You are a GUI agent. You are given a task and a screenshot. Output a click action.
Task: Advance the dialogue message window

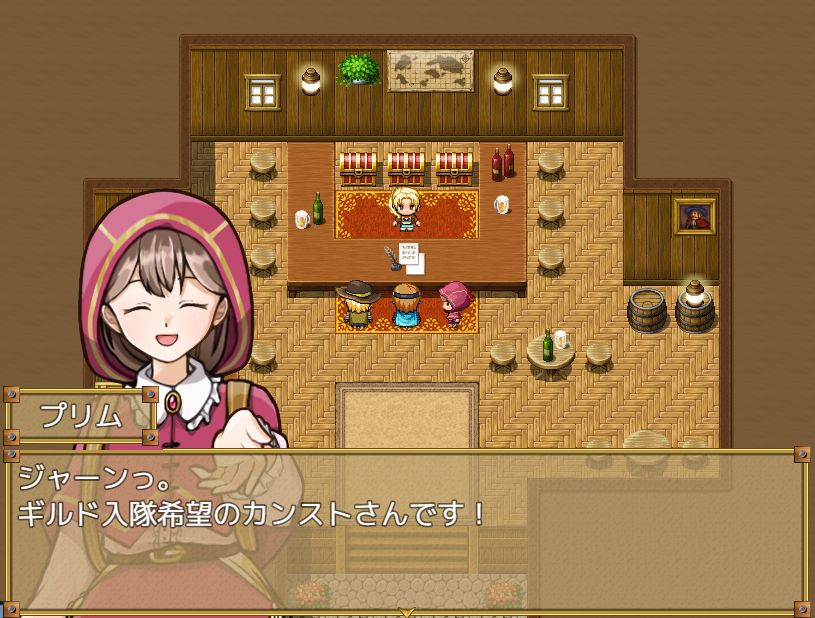(x=406, y=530)
